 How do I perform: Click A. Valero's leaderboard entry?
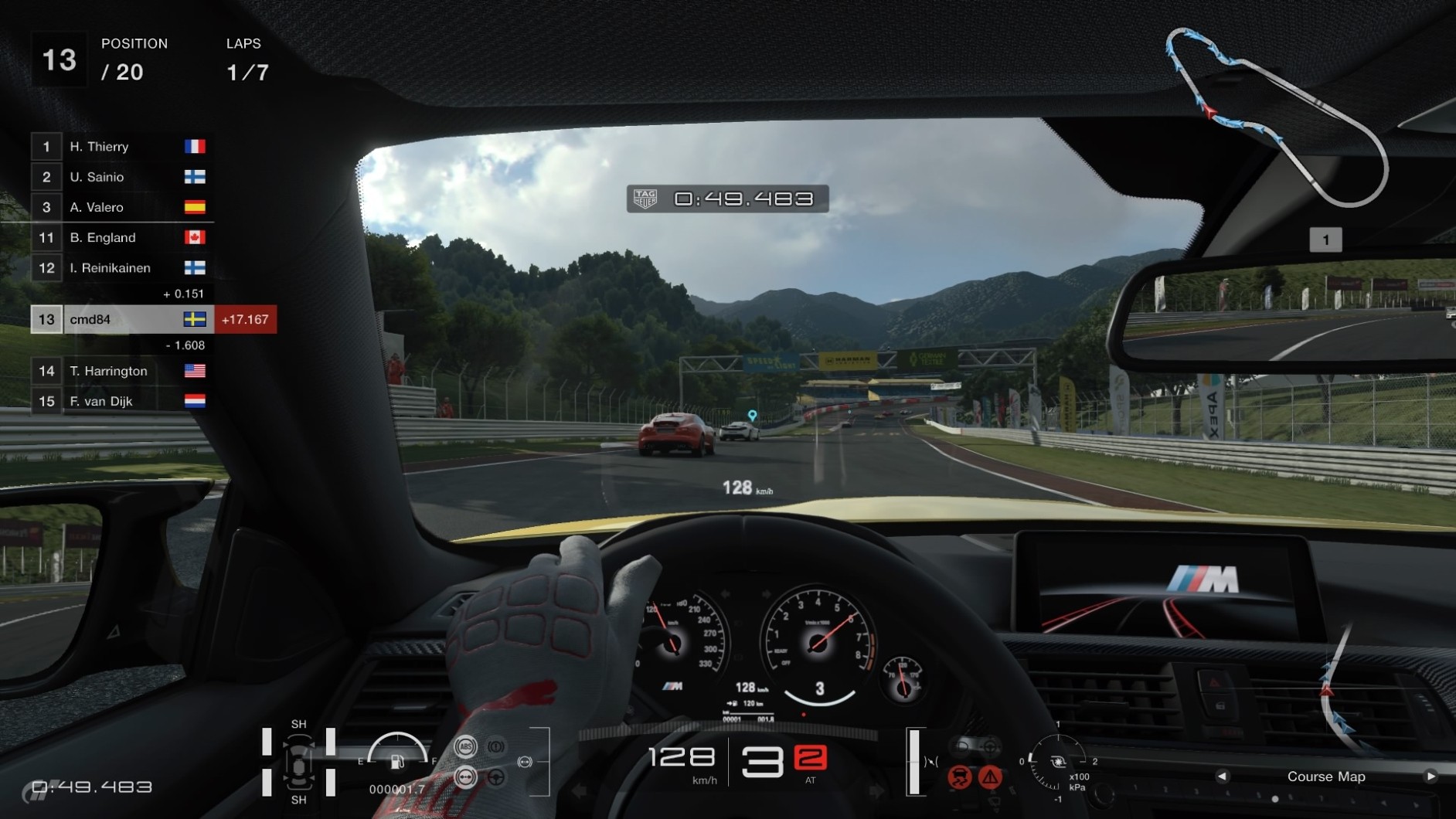[117, 207]
